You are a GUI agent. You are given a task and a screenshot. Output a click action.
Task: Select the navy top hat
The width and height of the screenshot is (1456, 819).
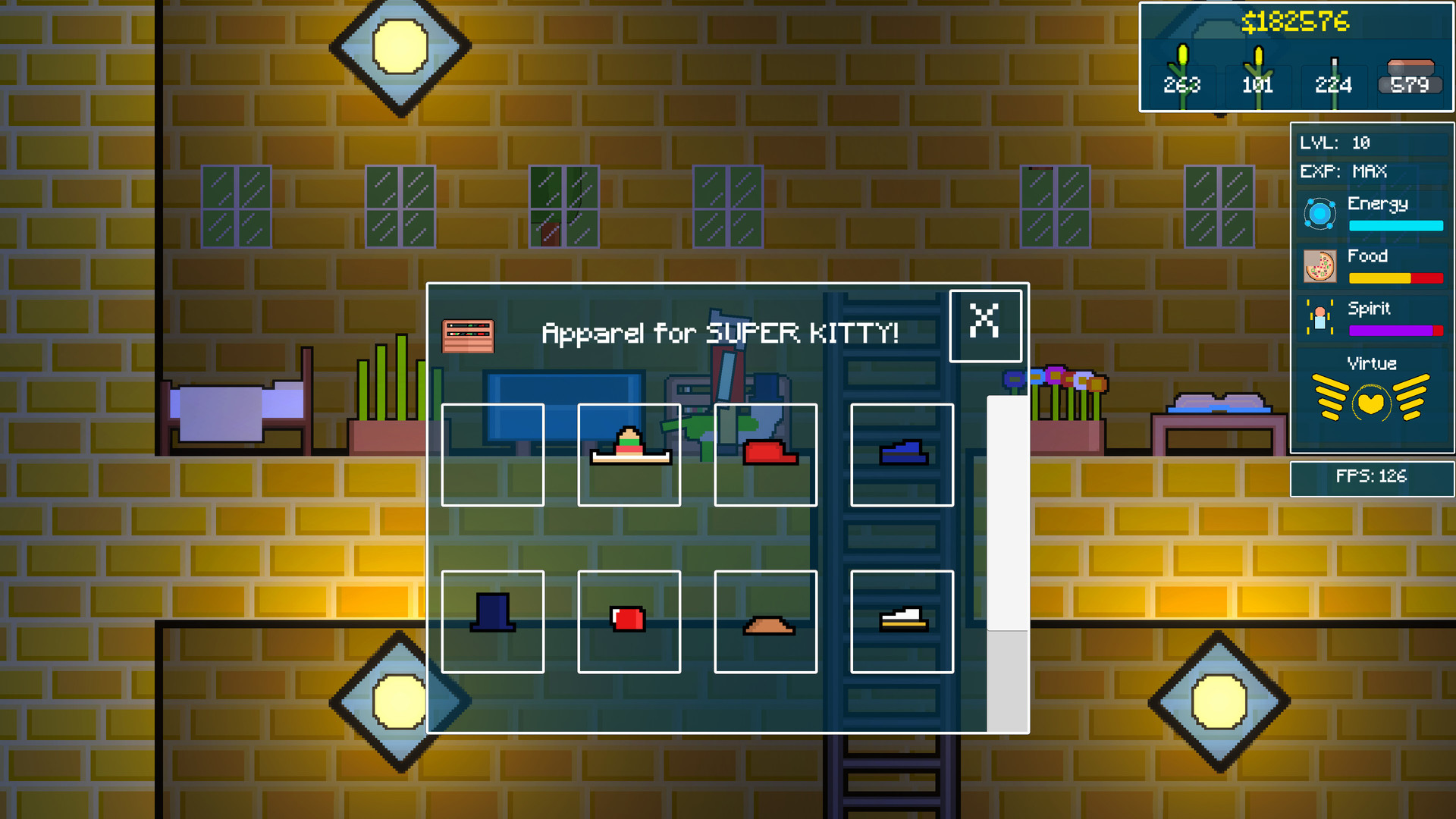(x=492, y=622)
